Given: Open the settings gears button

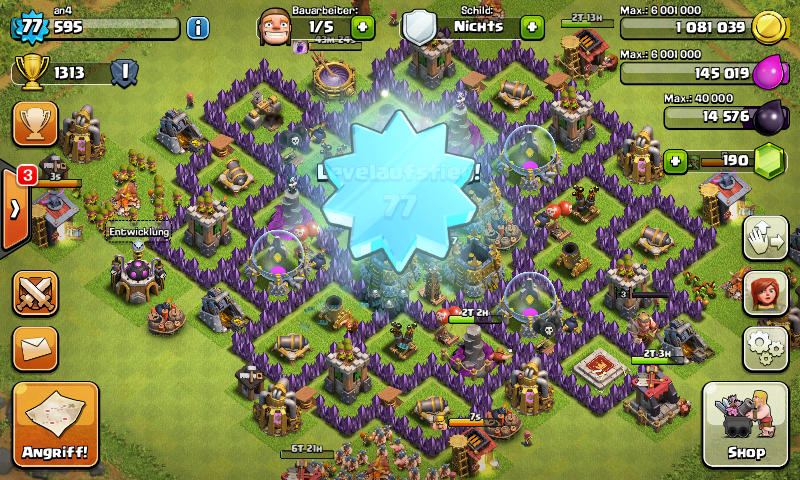Looking at the screenshot, I should pyautogui.click(x=765, y=347).
